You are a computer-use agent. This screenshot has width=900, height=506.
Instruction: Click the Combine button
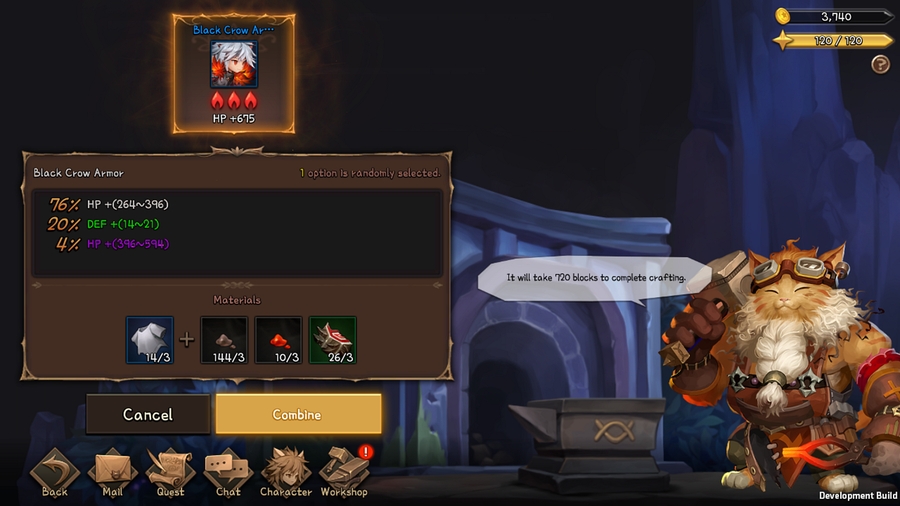pyautogui.click(x=298, y=414)
